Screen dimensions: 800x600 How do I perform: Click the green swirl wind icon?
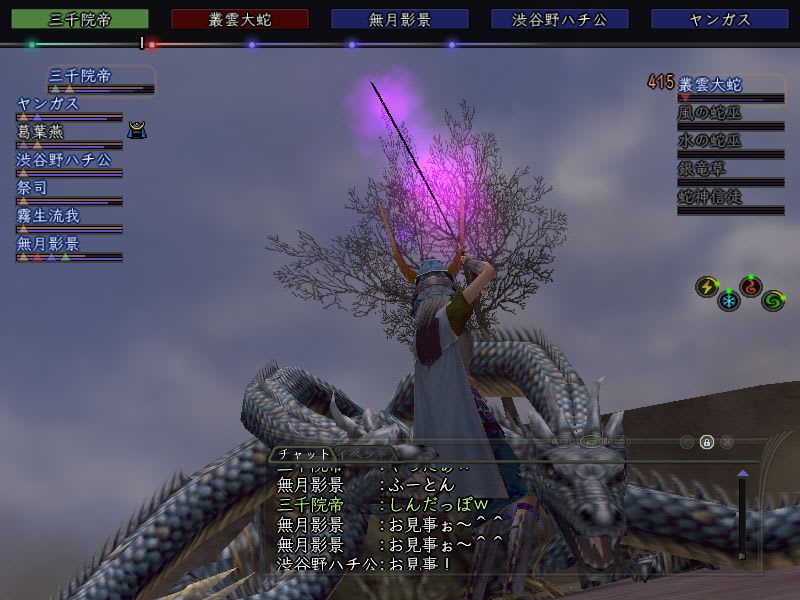point(773,300)
